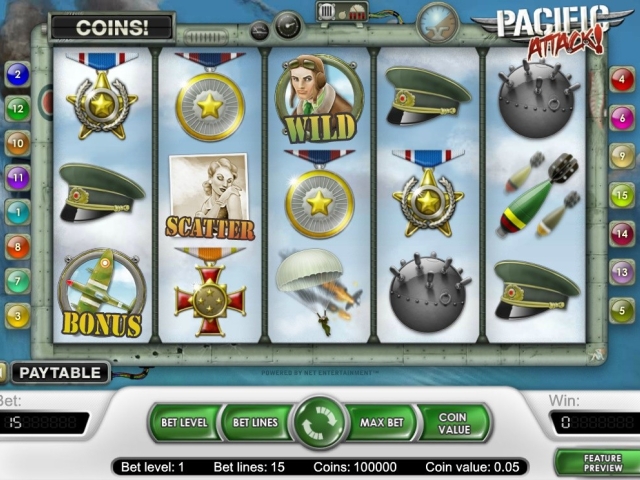Choose bet line 10 orange marker
Viewport: 640px width, 480px height.
(17, 143)
